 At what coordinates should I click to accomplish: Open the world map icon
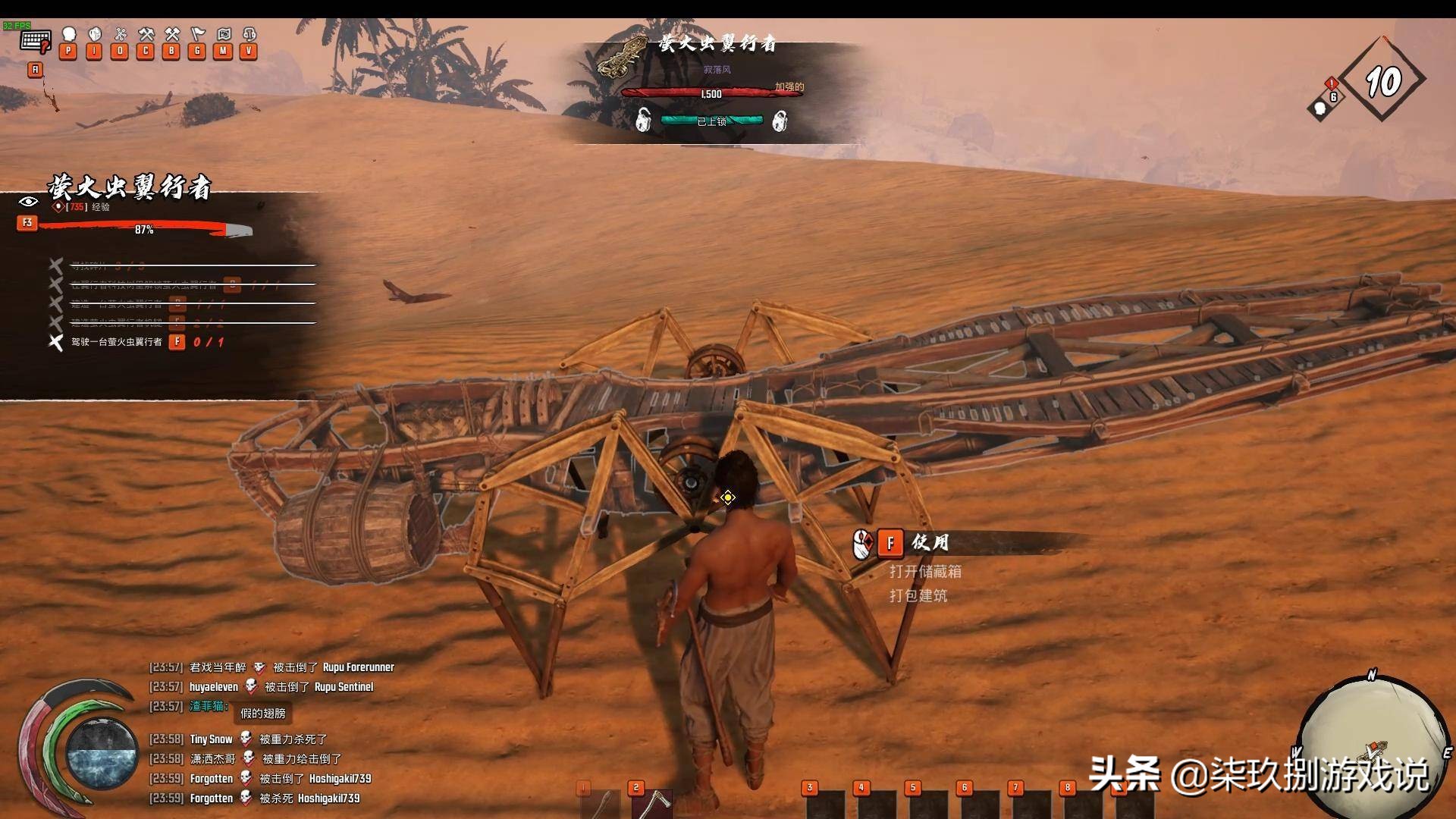pos(224,35)
